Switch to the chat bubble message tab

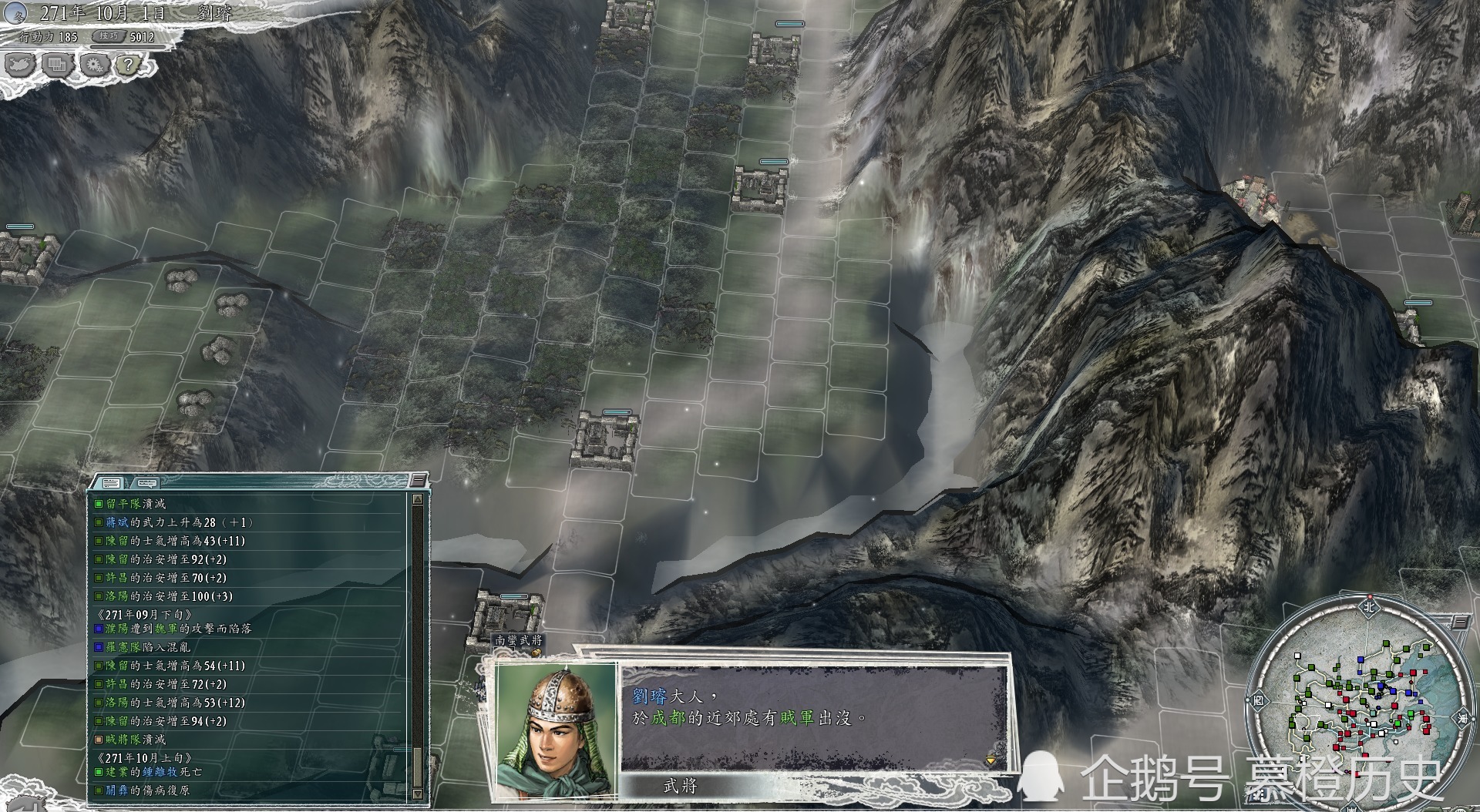click(146, 483)
